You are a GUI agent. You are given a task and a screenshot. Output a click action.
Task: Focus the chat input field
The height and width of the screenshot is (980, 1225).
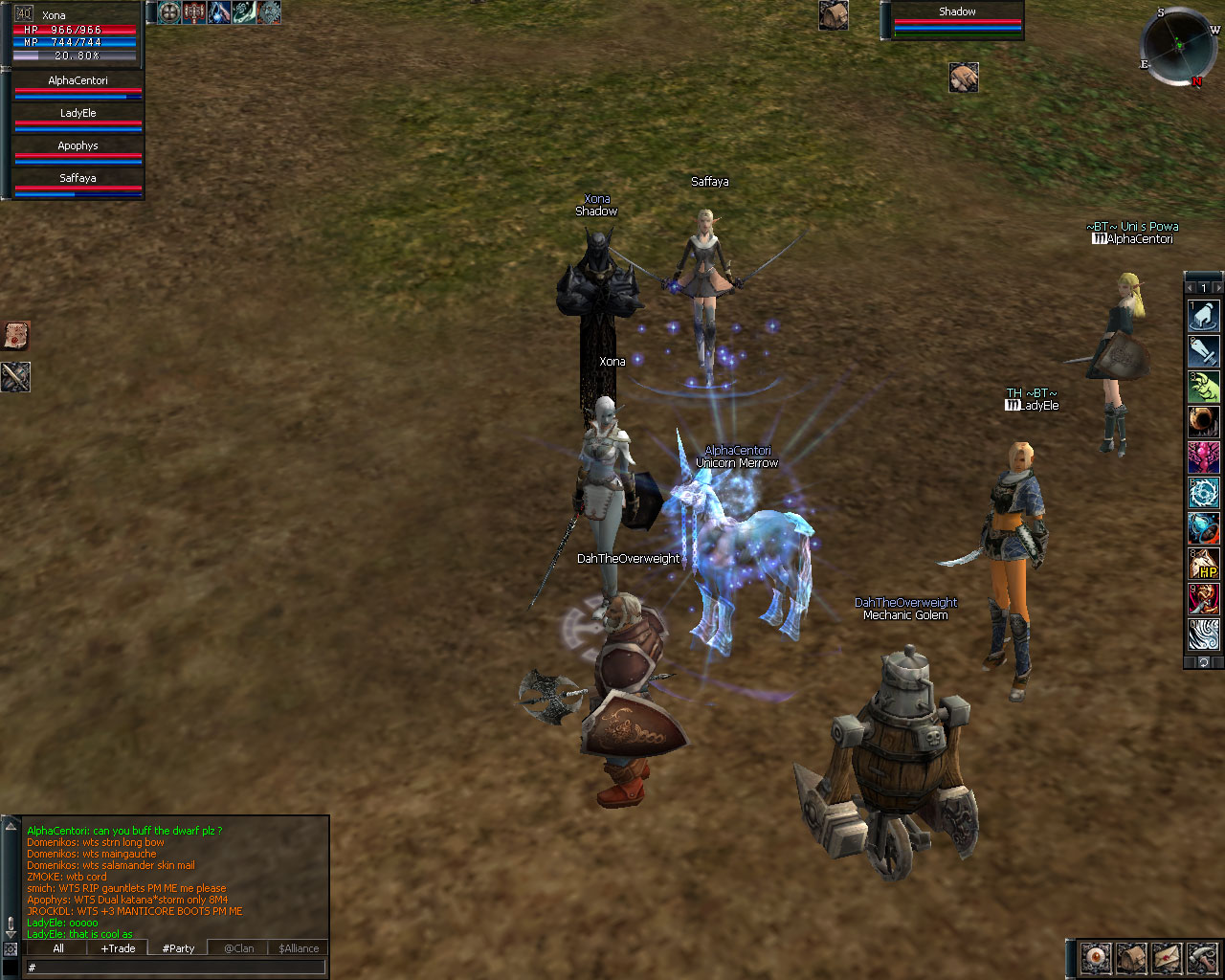[x=177, y=968]
